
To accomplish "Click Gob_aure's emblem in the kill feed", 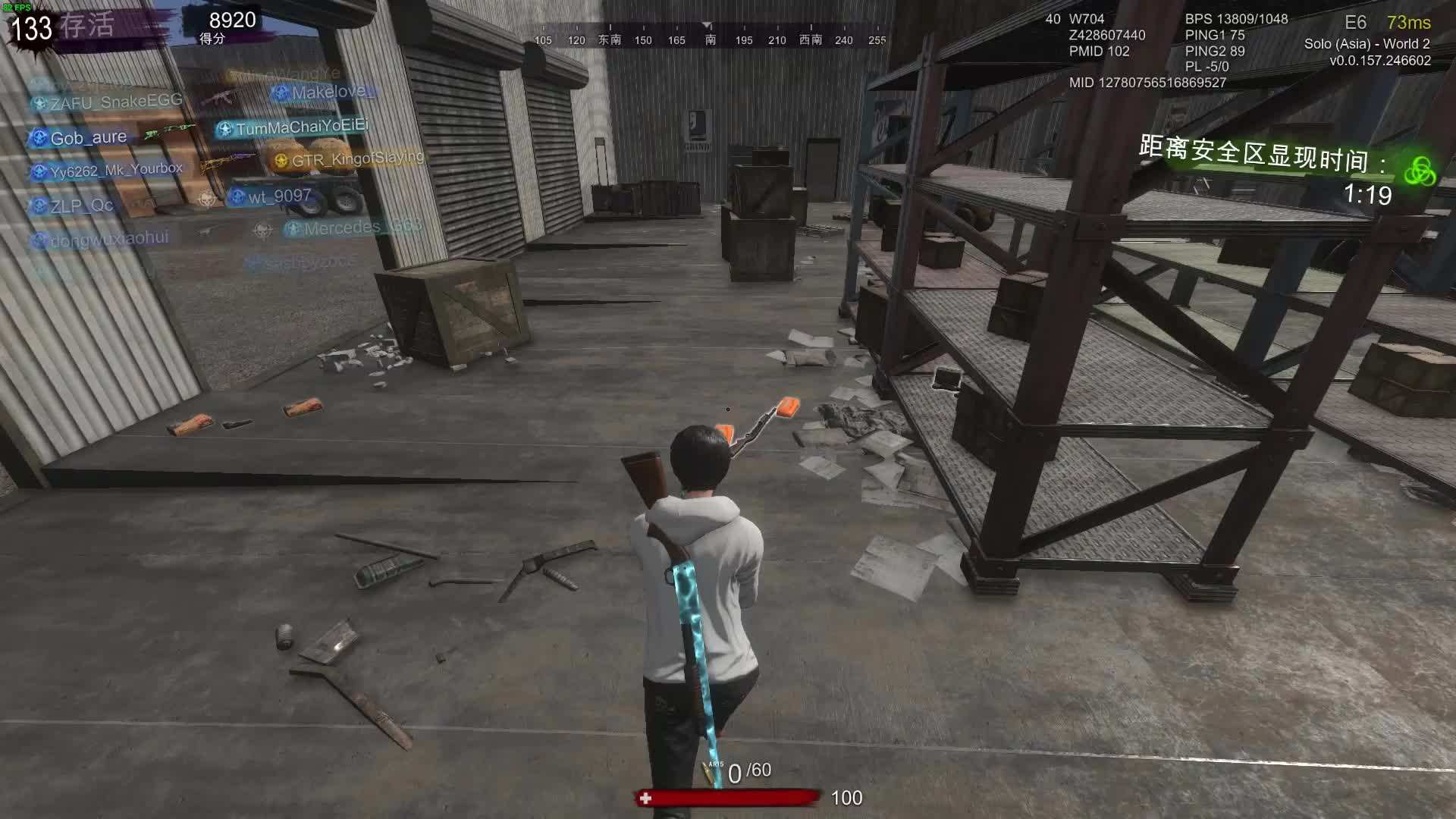I will point(40,137).
